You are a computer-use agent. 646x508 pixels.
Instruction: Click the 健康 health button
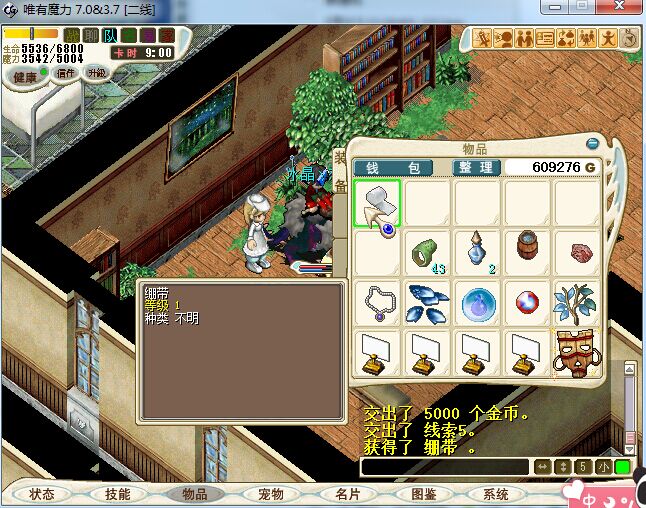tap(24, 76)
